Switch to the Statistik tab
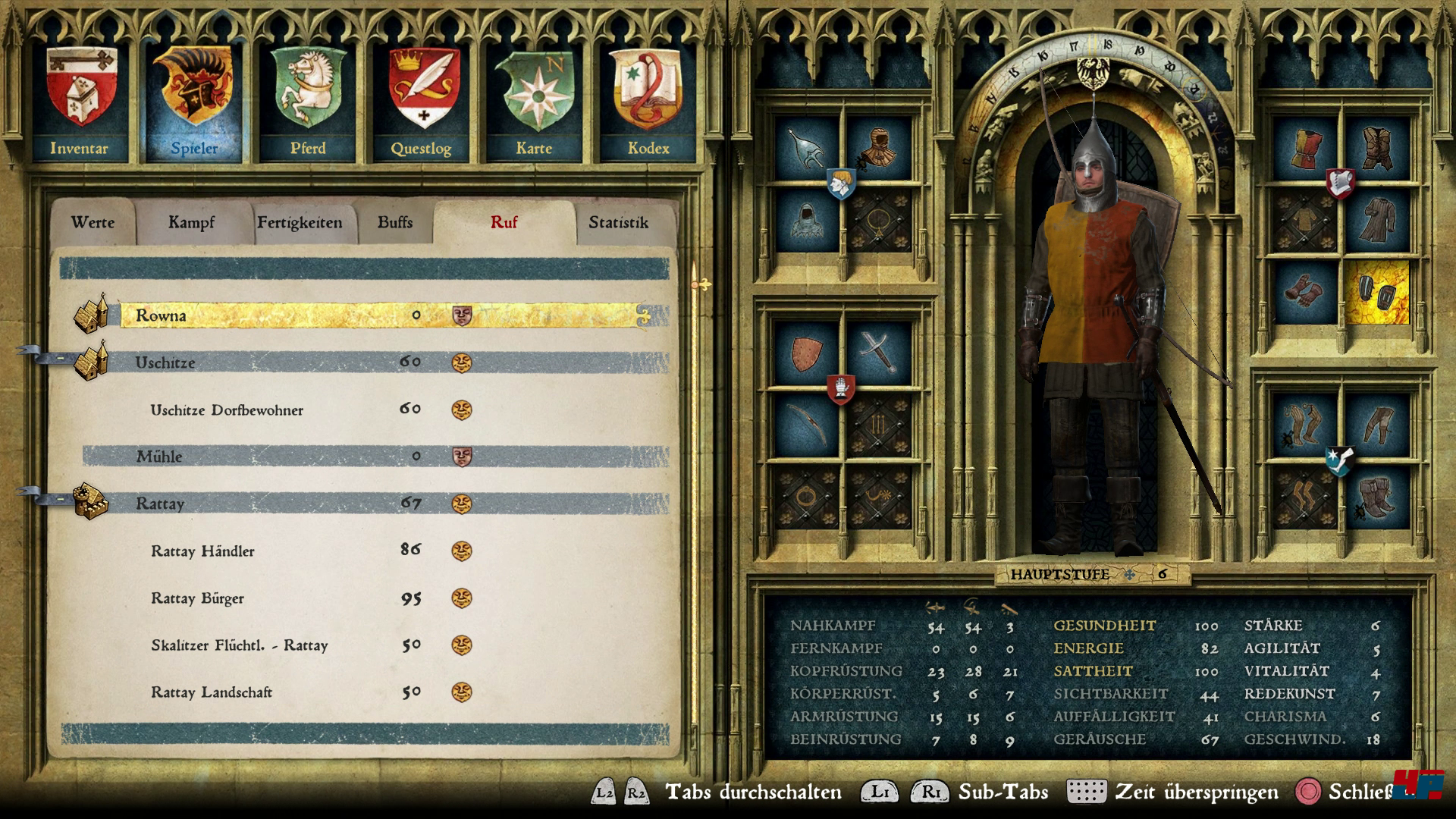Screen dimensions: 1456x819 (618, 222)
